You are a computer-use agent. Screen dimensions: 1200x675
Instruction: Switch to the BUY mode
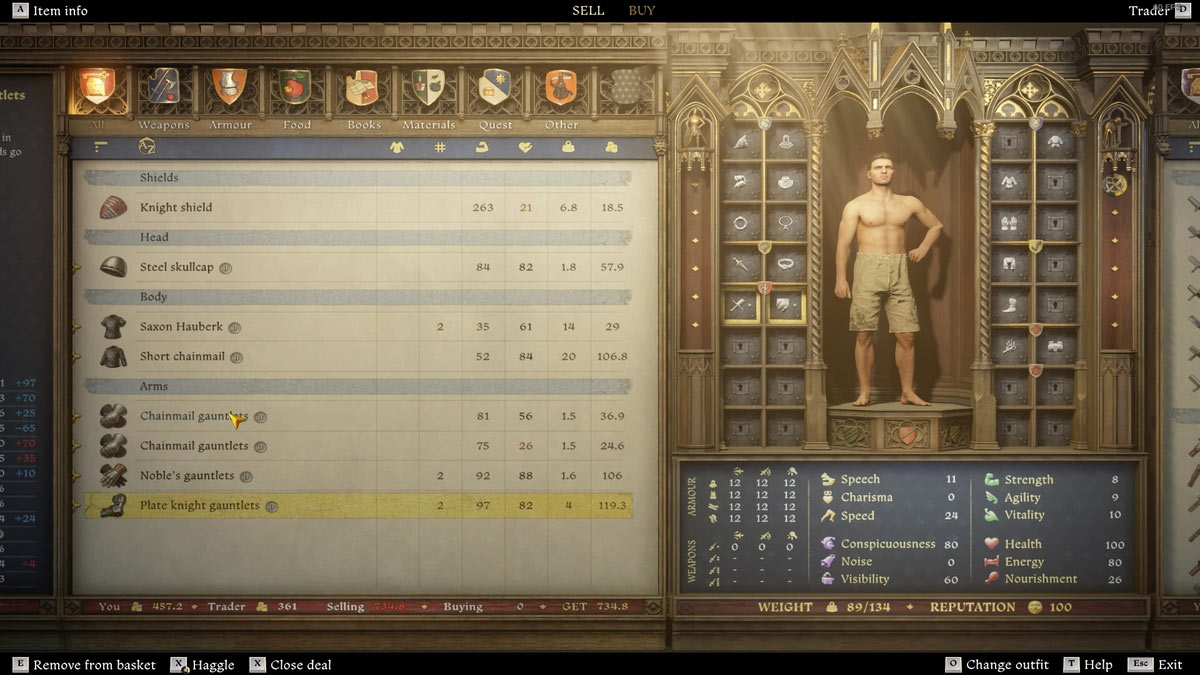tap(642, 11)
